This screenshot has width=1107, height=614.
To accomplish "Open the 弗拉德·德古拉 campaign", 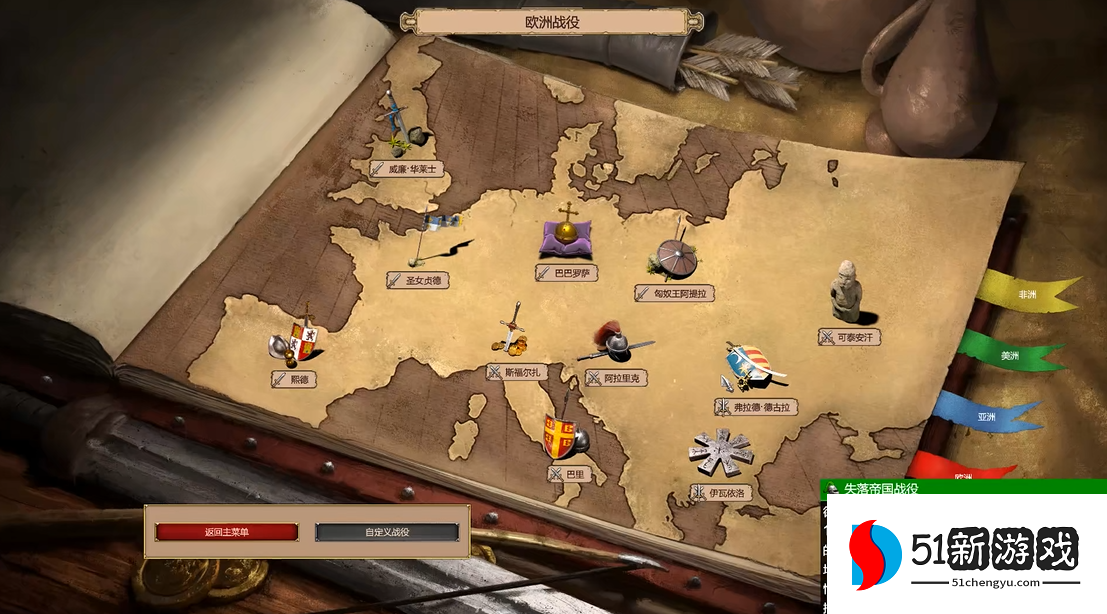I will (756, 407).
